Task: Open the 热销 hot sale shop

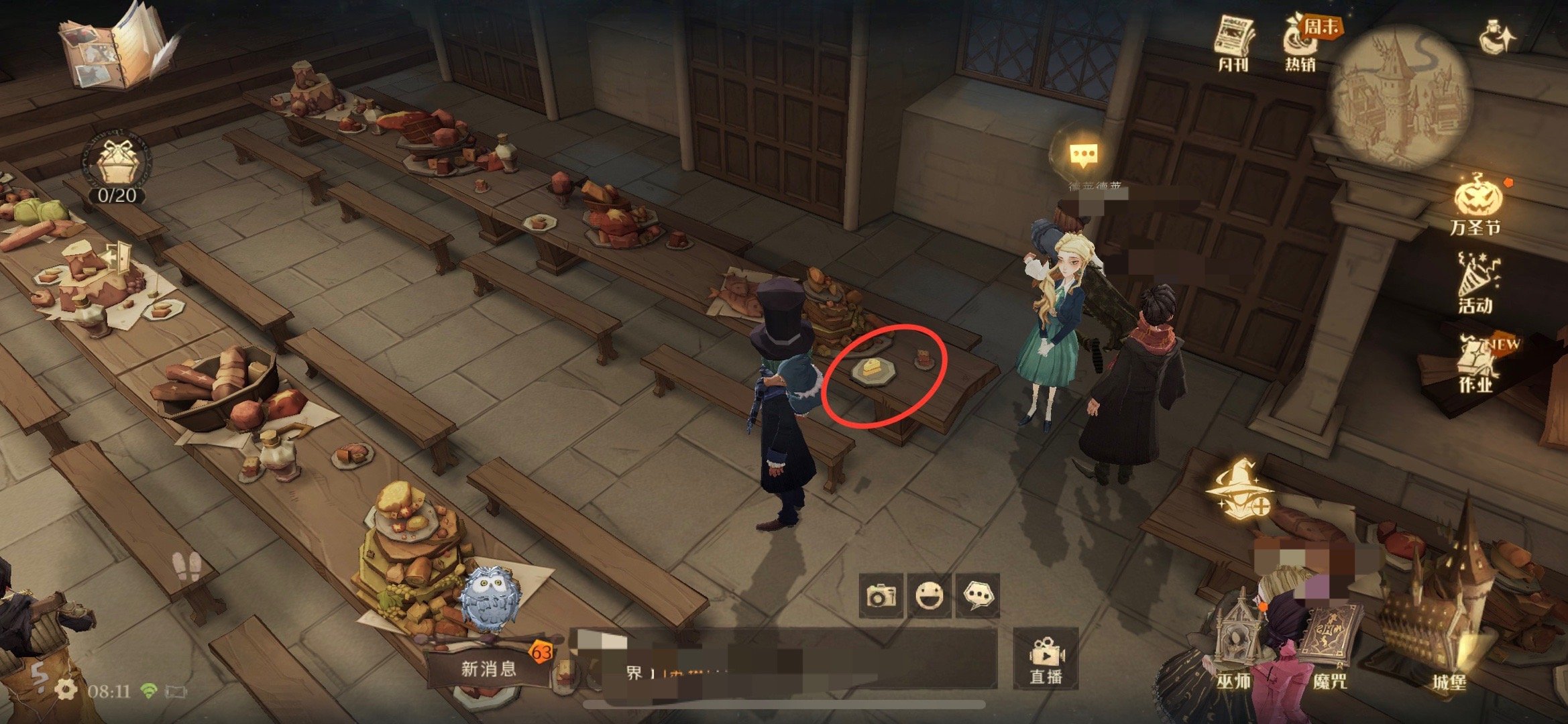Action: tap(1301, 43)
